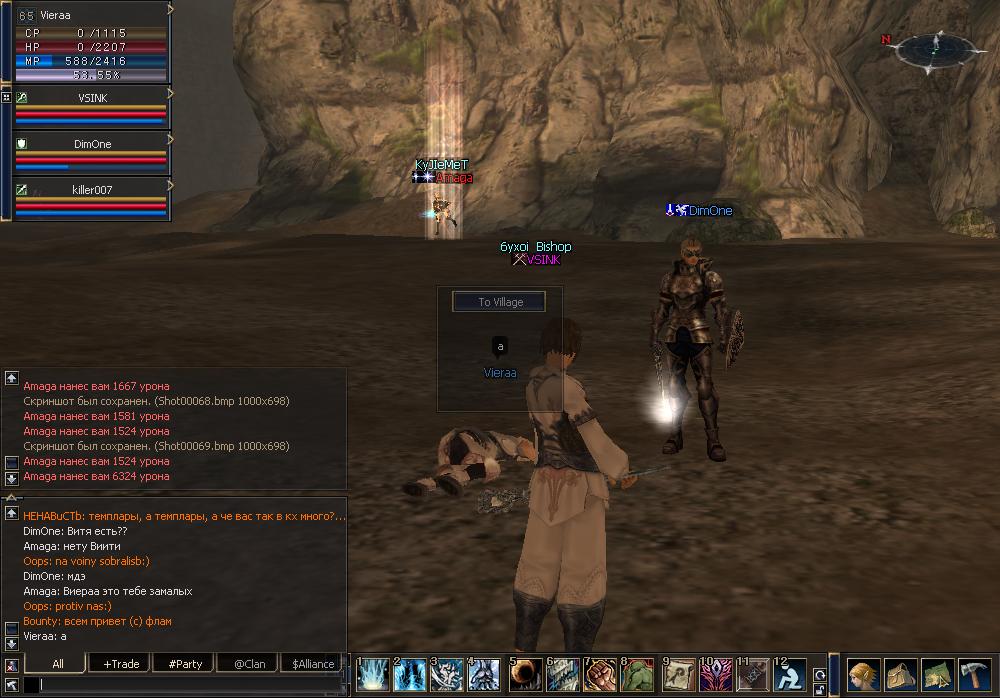Click the To Village button
The width and height of the screenshot is (1000, 698).
click(x=500, y=301)
